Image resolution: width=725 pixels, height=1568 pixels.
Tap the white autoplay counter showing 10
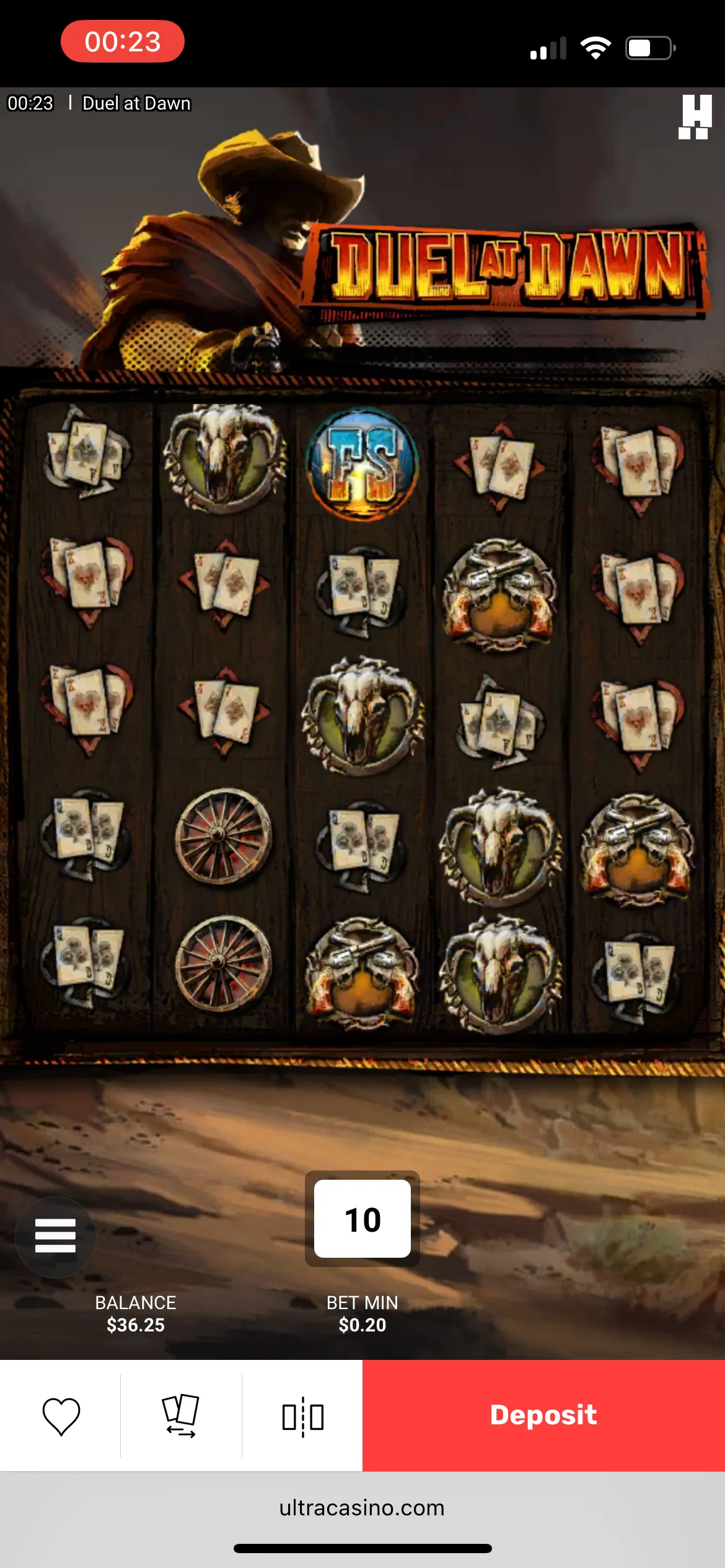click(x=362, y=1219)
